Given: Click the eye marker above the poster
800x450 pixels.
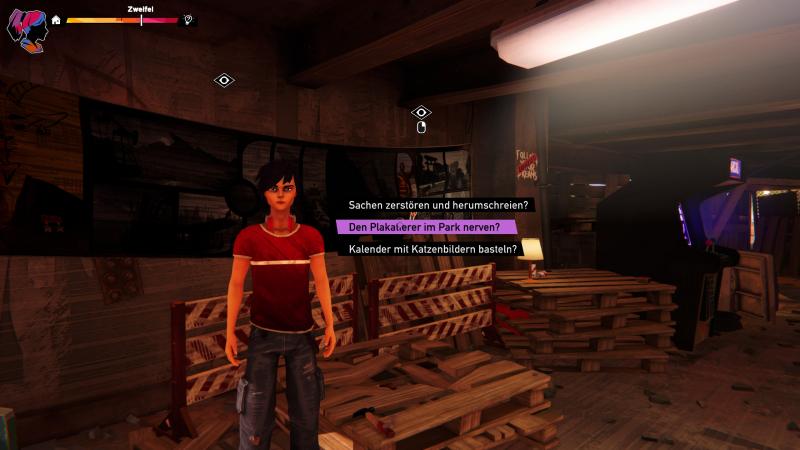Looking at the screenshot, I should (421, 113).
